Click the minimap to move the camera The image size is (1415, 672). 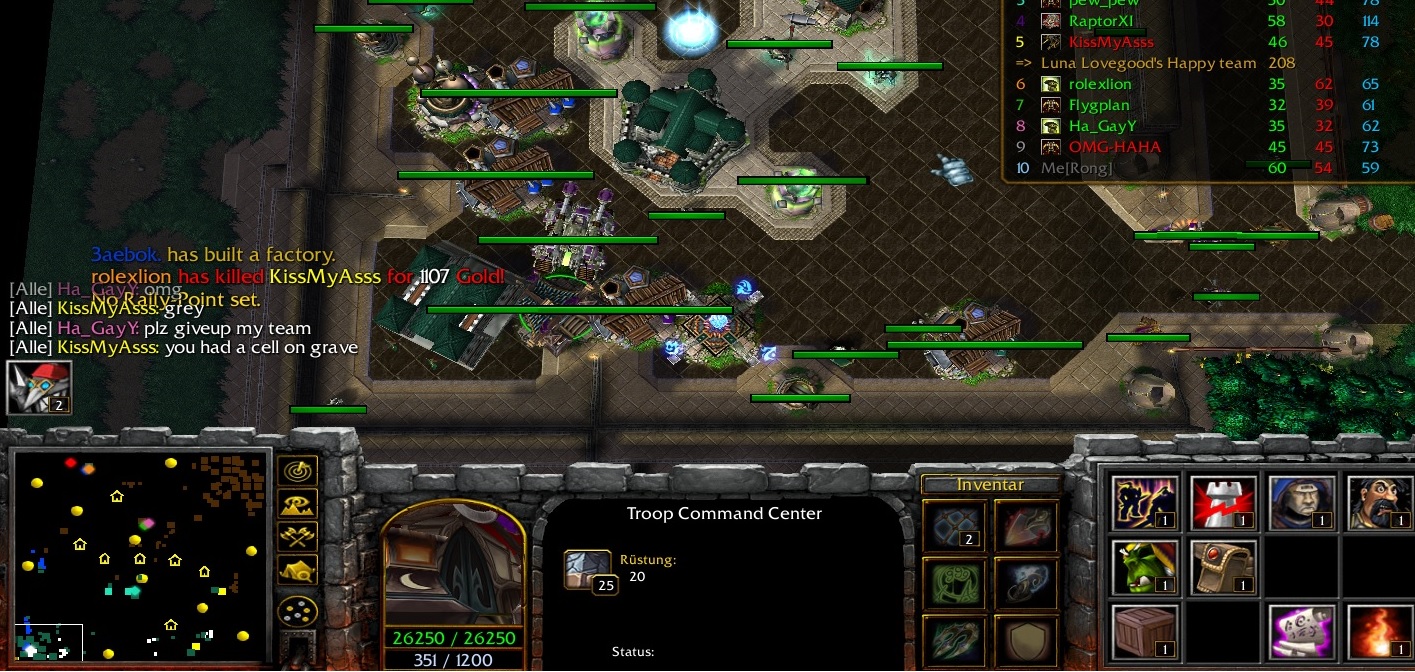(x=140, y=555)
